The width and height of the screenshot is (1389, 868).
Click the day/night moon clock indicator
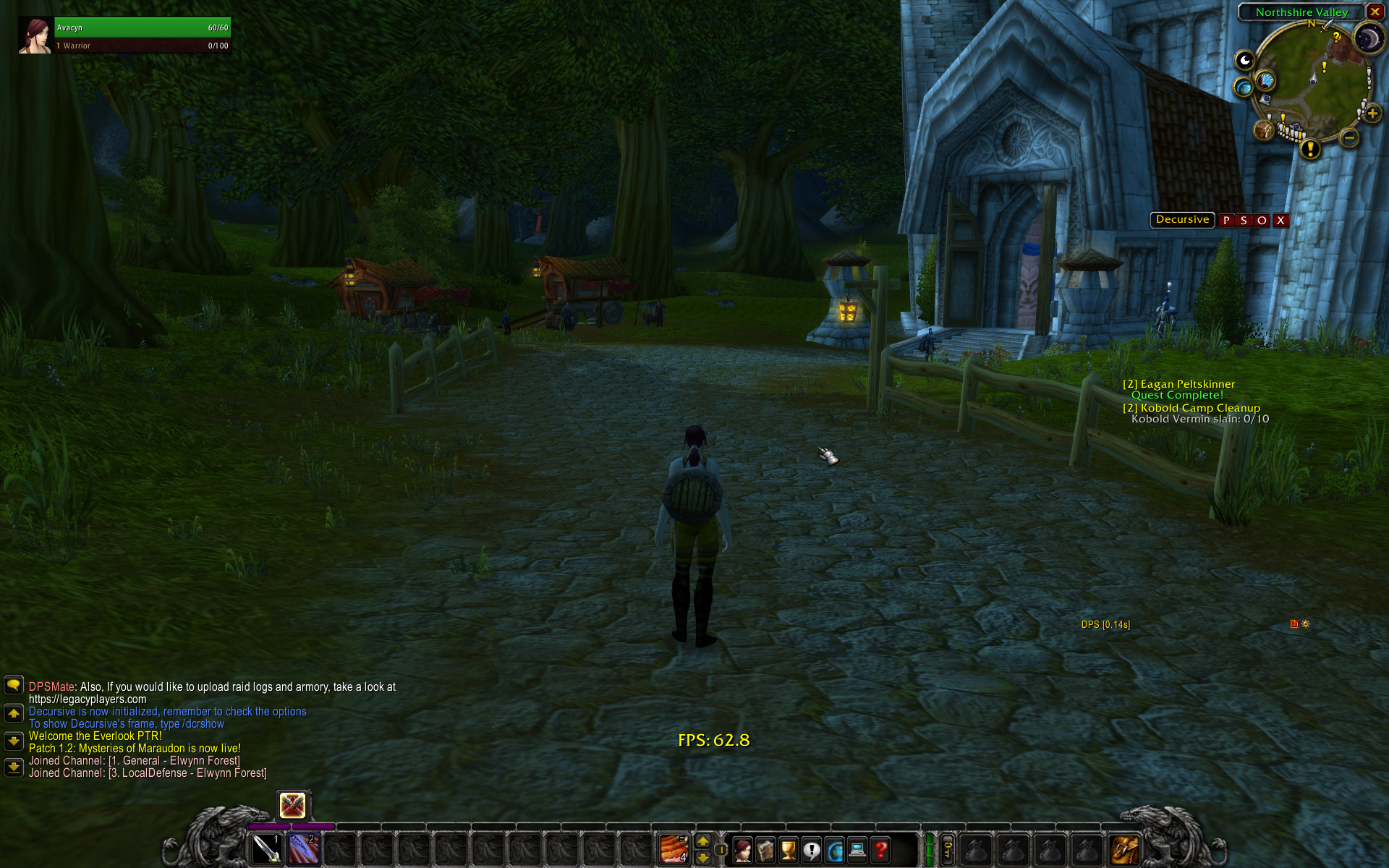(1369, 38)
